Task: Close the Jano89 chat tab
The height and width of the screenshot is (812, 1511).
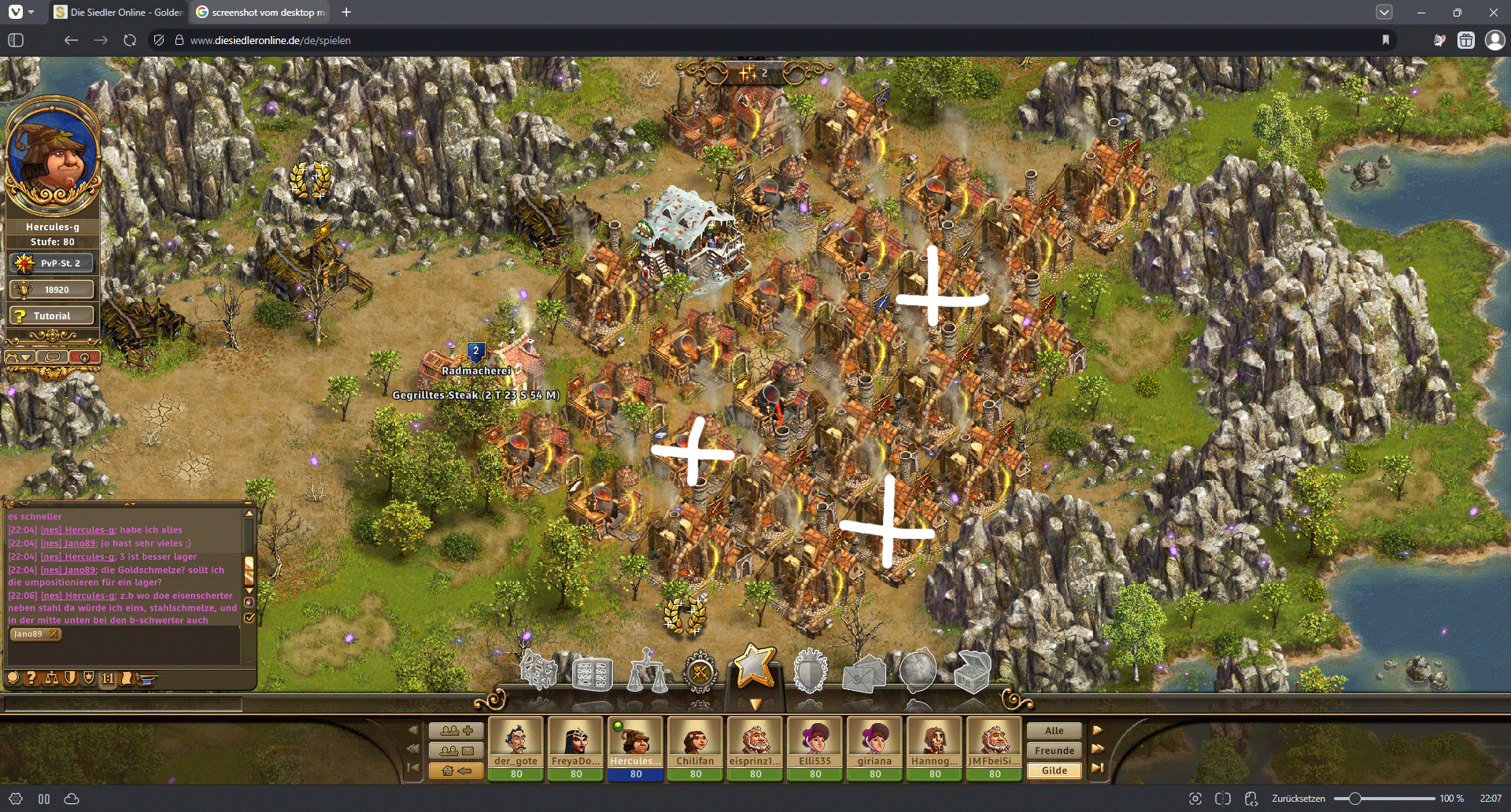Action: point(54,634)
